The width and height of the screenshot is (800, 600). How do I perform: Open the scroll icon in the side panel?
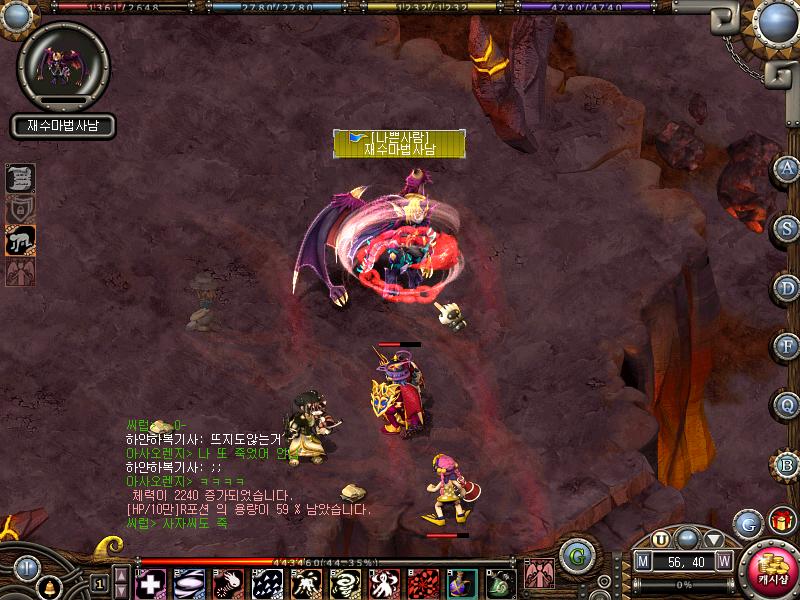tap(21, 178)
